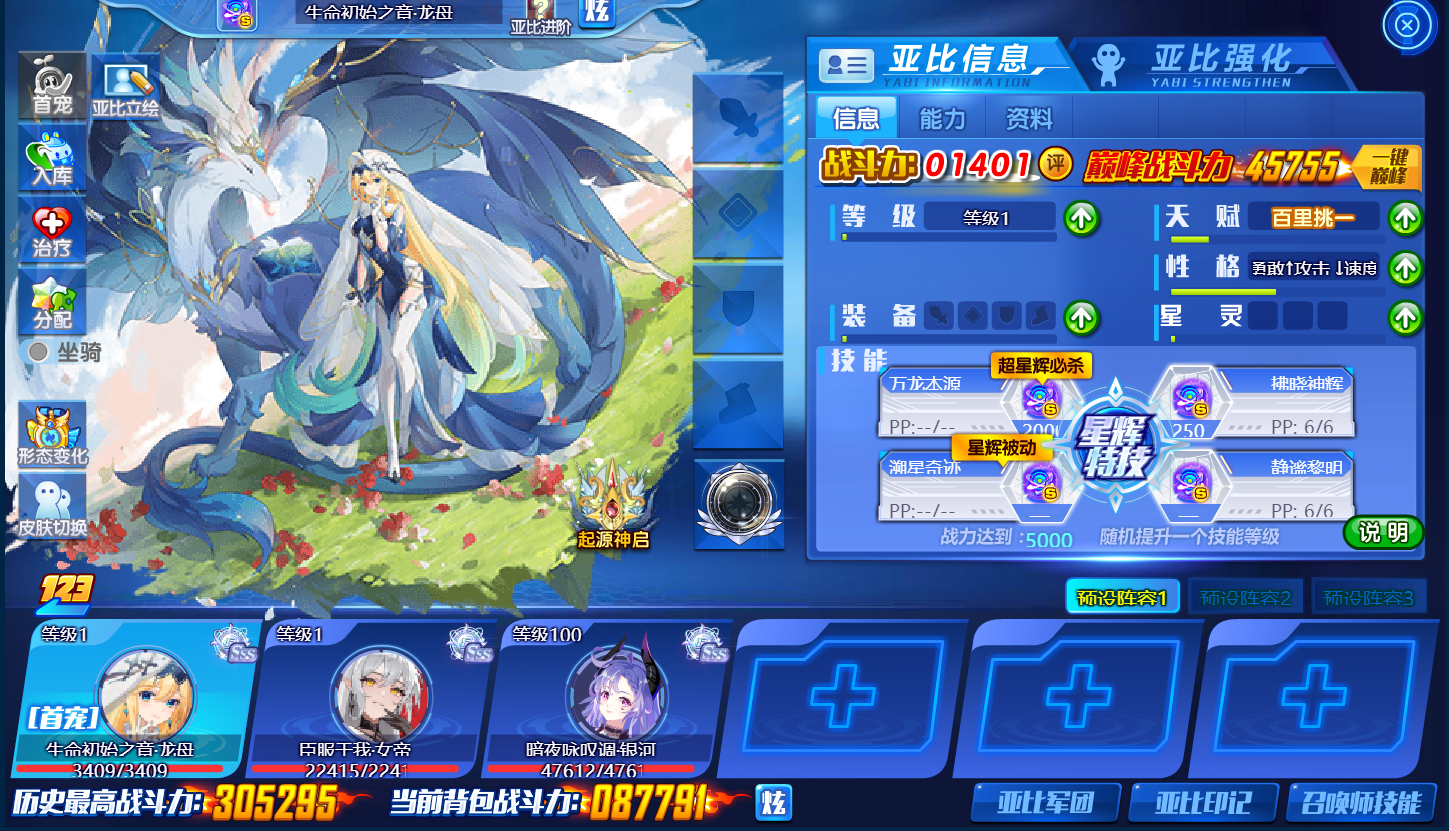
Task: Open the 说明 explanation button
Action: (x=1382, y=533)
